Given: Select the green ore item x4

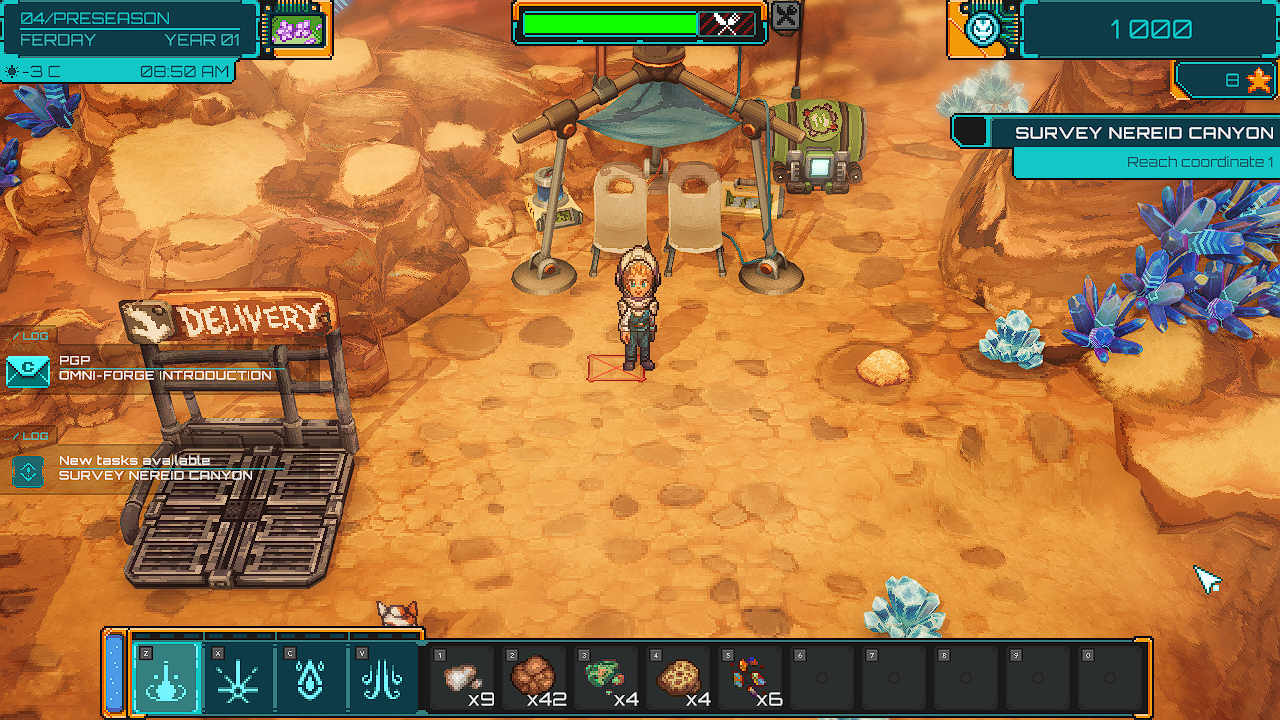Looking at the screenshot, I should point(606,678).
